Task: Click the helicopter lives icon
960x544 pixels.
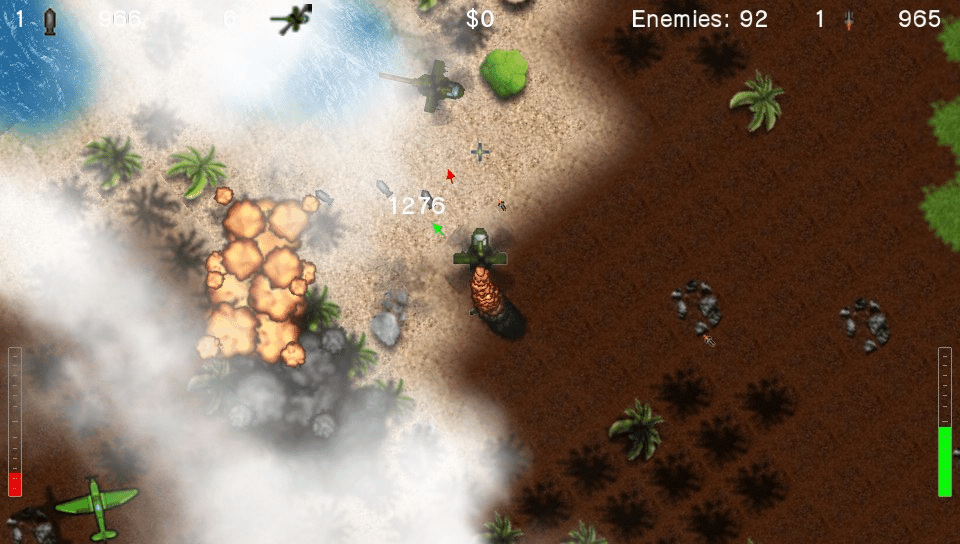Action: [294, 18]
